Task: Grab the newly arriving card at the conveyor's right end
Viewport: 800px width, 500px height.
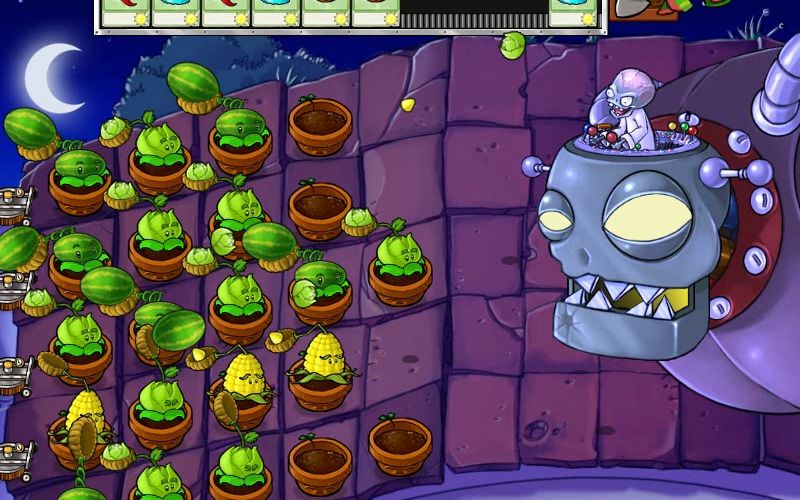Action: click(573, 10)
